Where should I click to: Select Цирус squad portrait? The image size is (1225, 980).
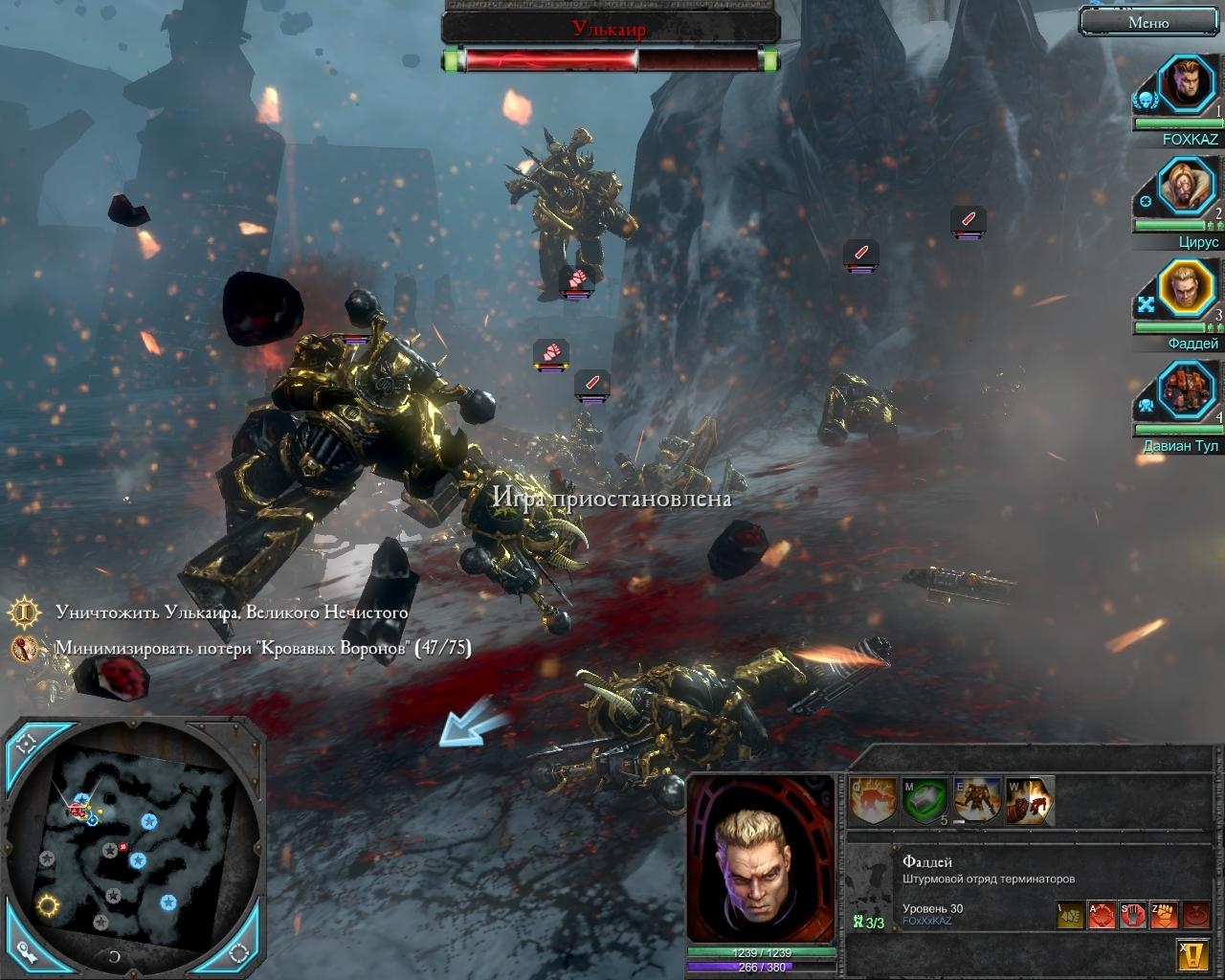1186,188
